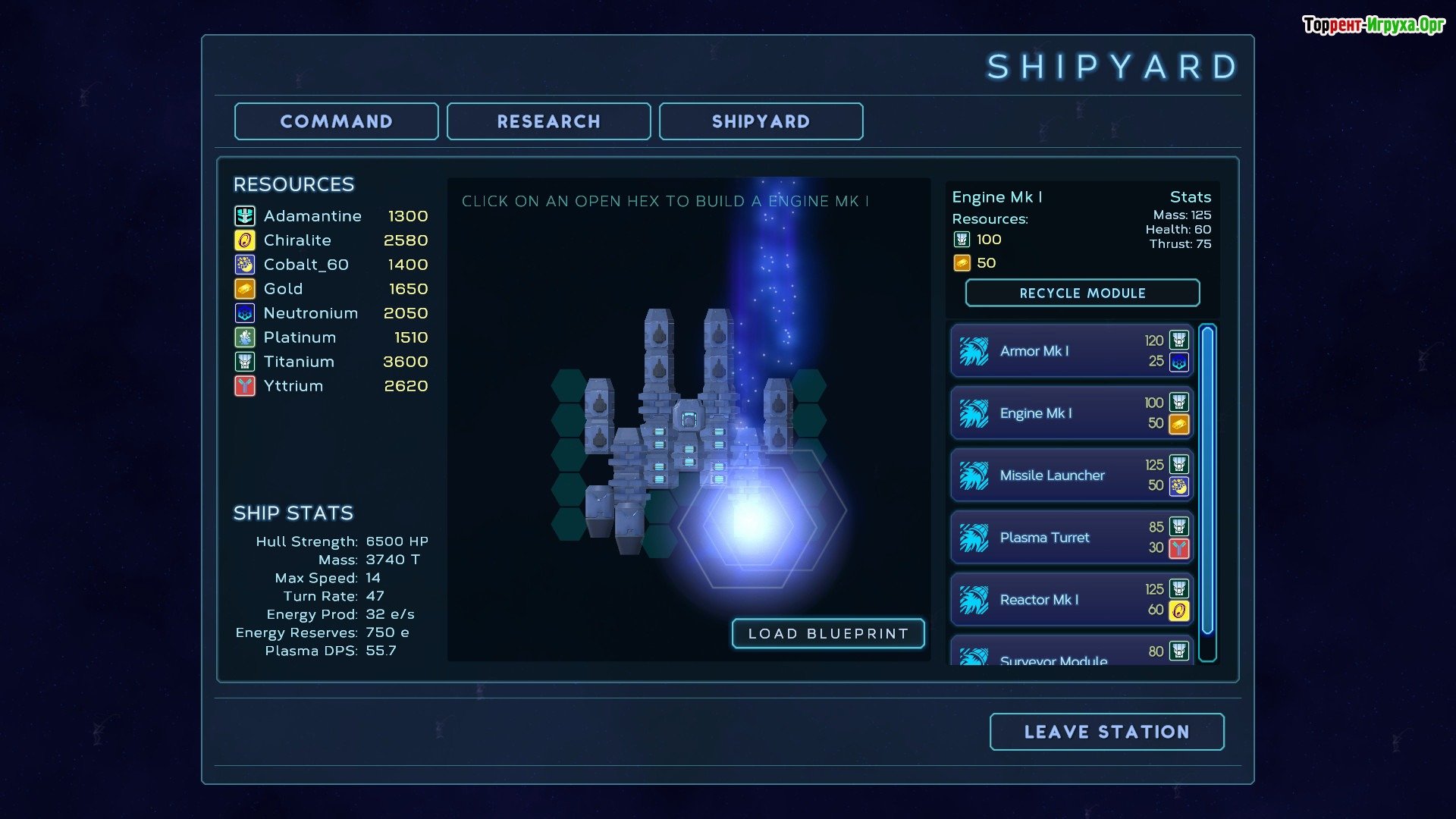Pick the Missile Launcher module

coord(1071,475)
